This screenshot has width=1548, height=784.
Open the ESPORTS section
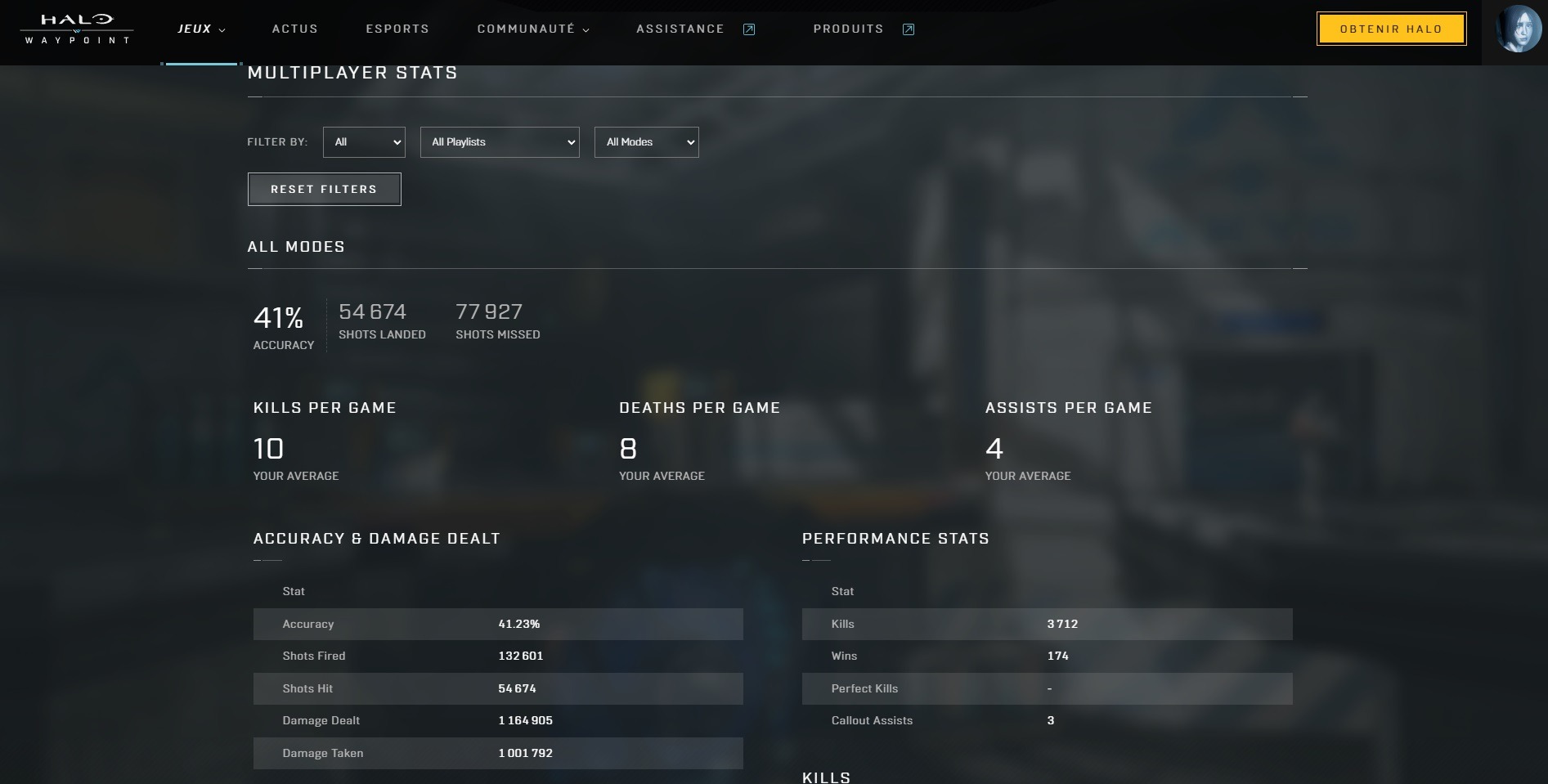397,29
